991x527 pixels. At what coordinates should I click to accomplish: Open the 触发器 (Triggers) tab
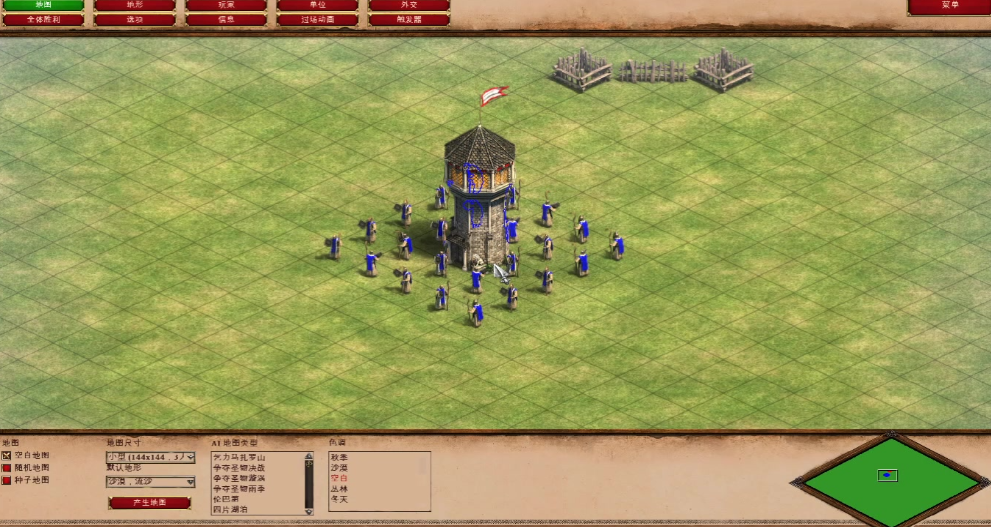point(409,19)
